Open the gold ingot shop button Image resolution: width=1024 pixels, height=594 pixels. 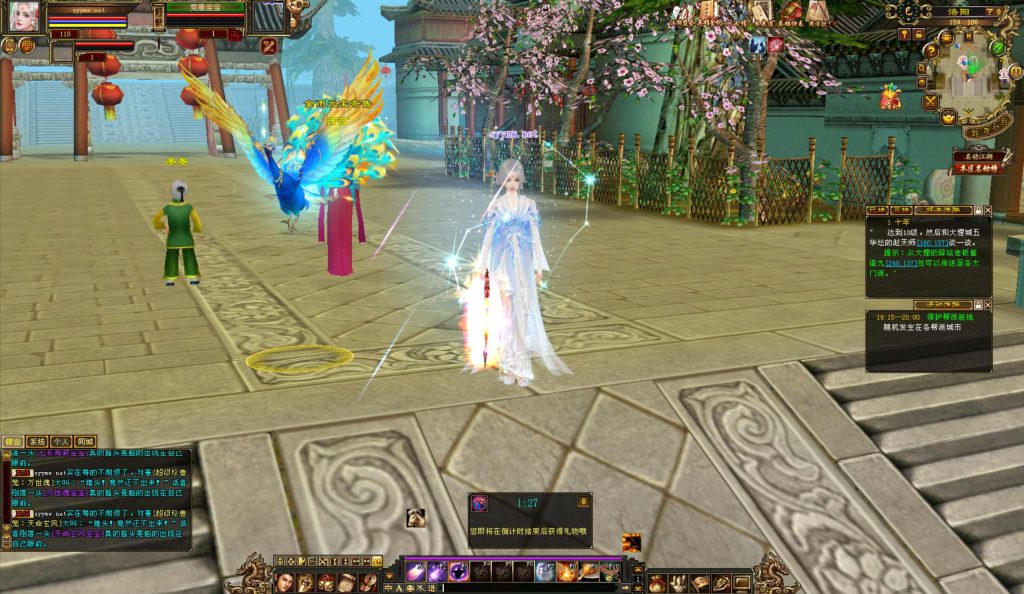[948, 117]
